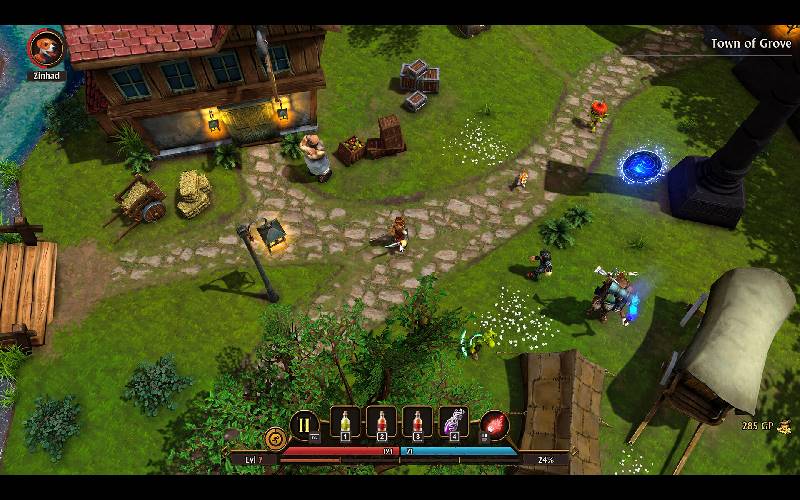Viewport: 800px width, 500px height.
Task: Drink the red potion in slot 3
Action: coord(418,424)
